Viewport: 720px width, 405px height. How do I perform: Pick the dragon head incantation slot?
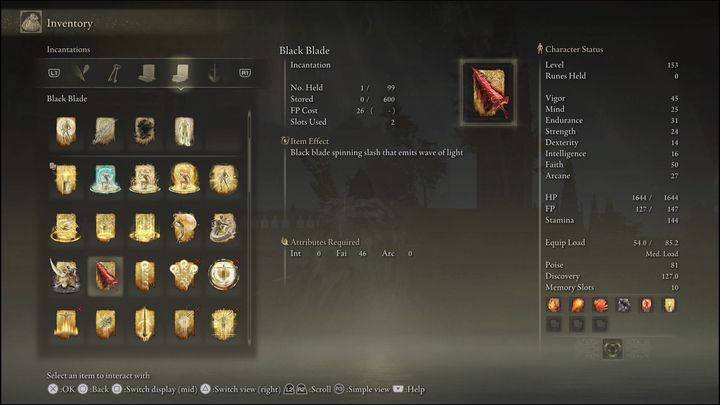tap(66, 275)
